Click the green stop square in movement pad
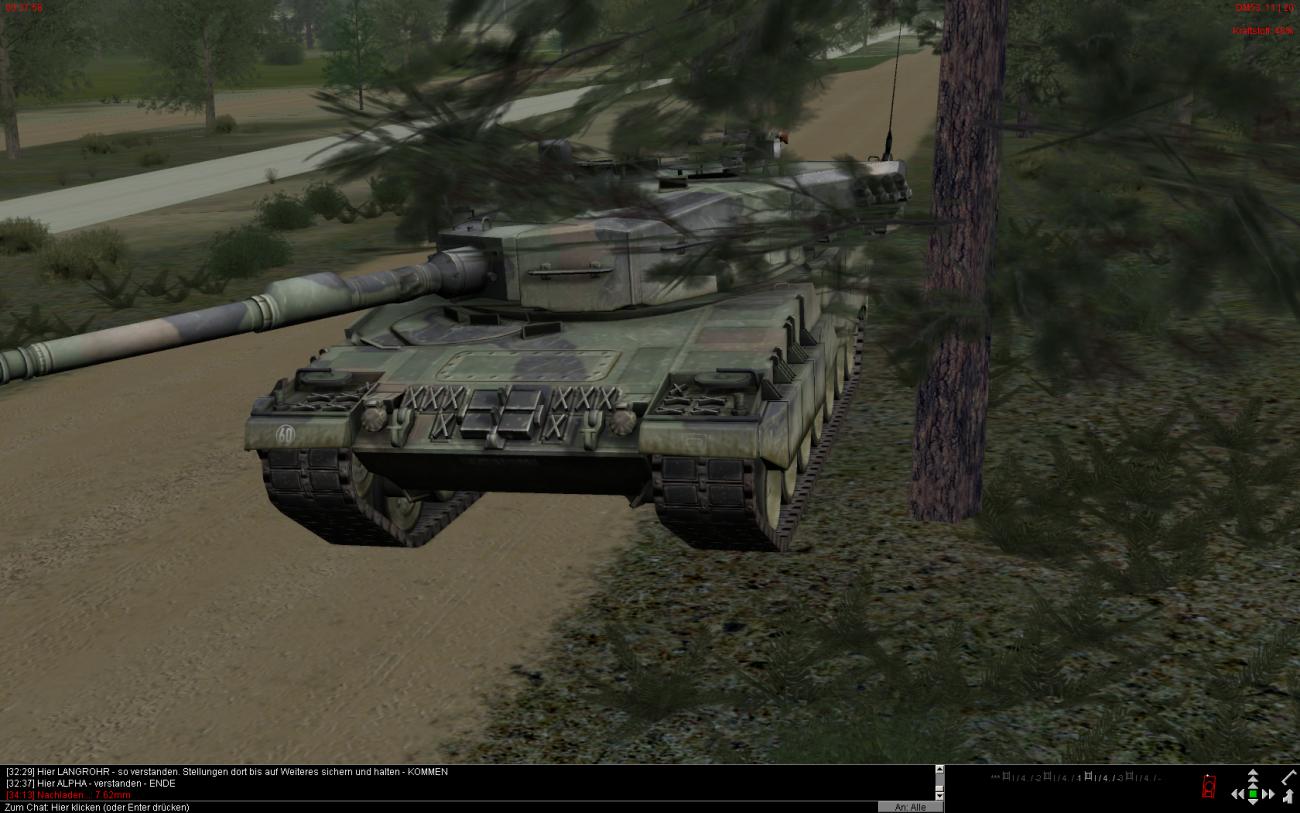Viewport: 1300px width, 813px height. (x=1253, y=794)
